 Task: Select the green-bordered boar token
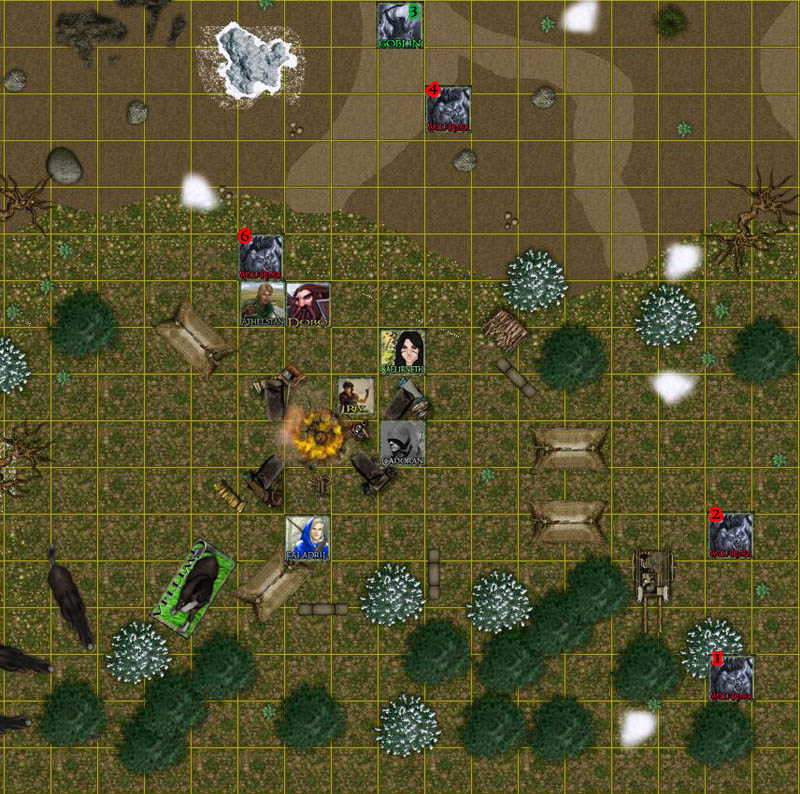[x=196, y=590]
